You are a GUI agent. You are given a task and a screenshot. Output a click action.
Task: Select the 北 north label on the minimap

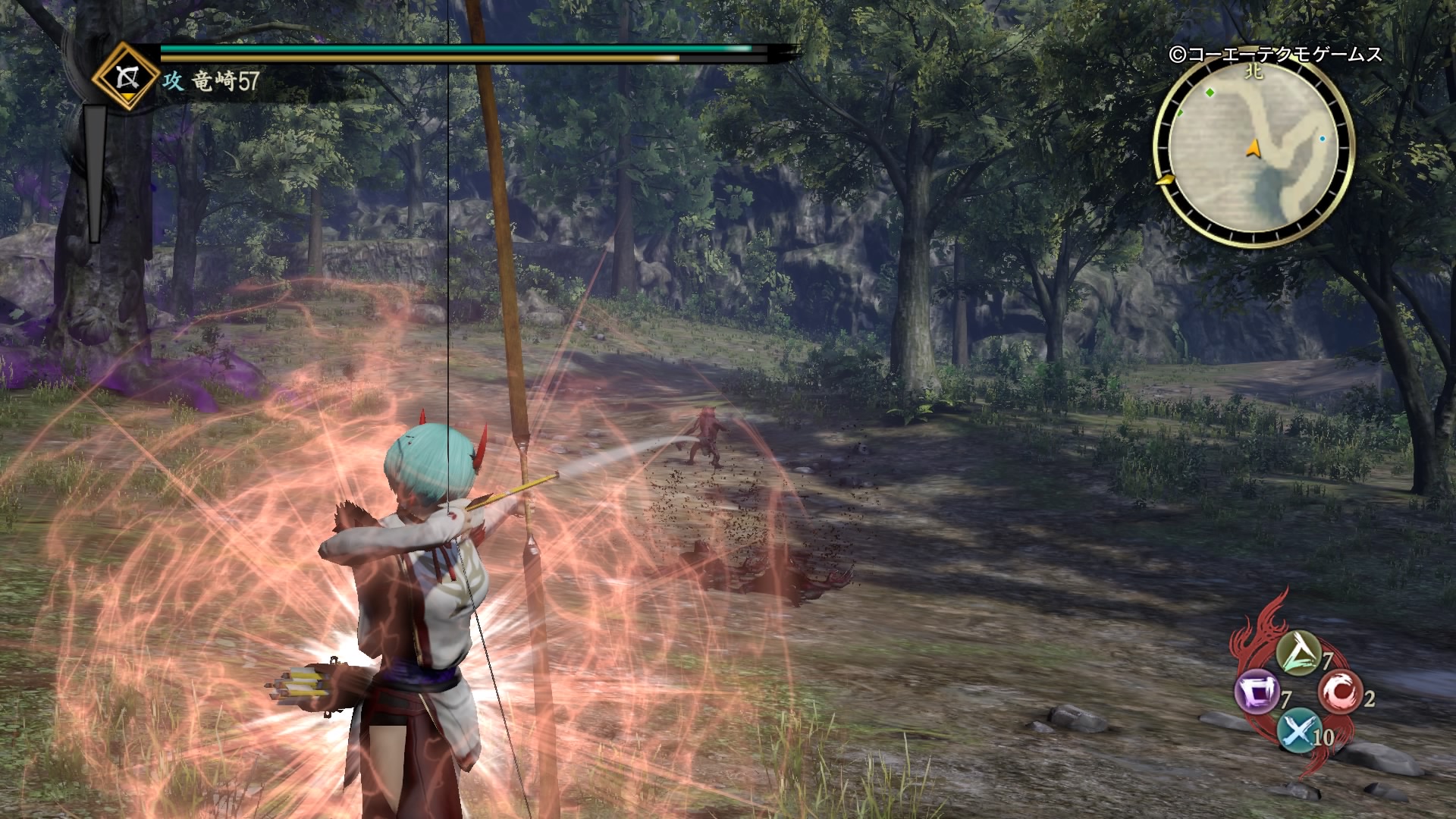coord(1254,72)
